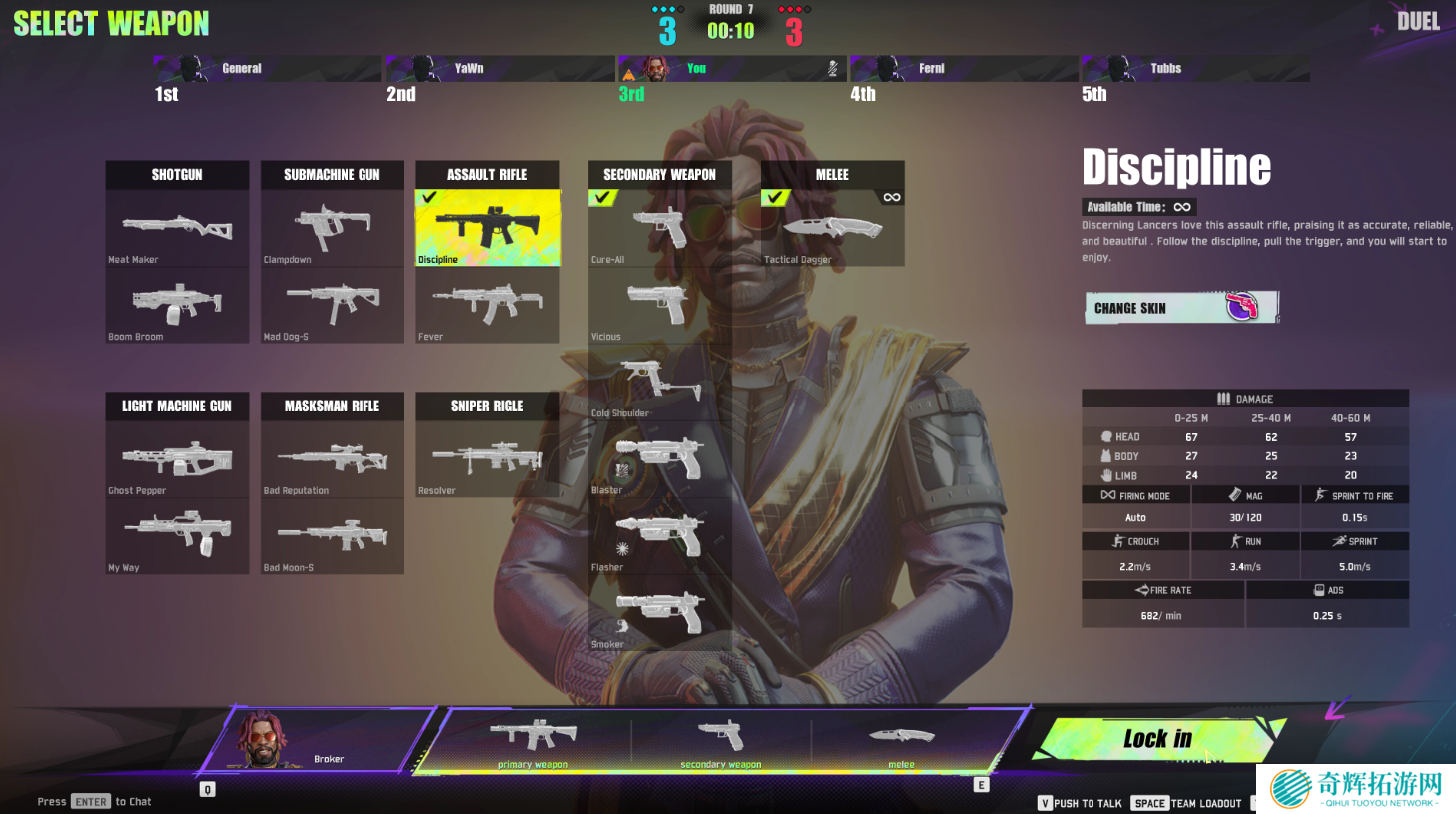This screenshot has width=1456, height=814.
Task: Pick the Cold Shoulder secondary weapon
Action: pos(659,382)
